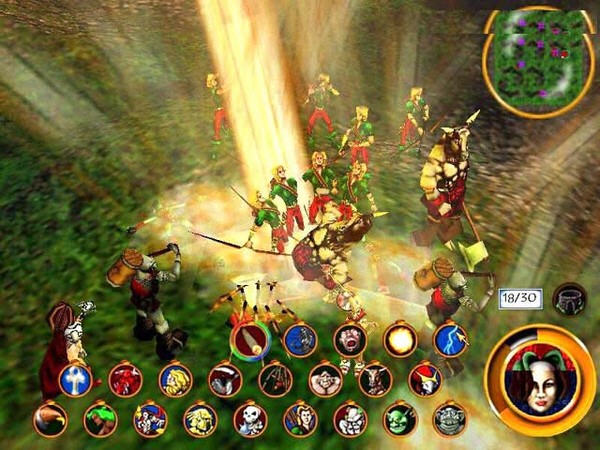The height and width of the screenshot is (450, 600).
Task: Choose the grey stone troll icon
Action: pos(450,420)
